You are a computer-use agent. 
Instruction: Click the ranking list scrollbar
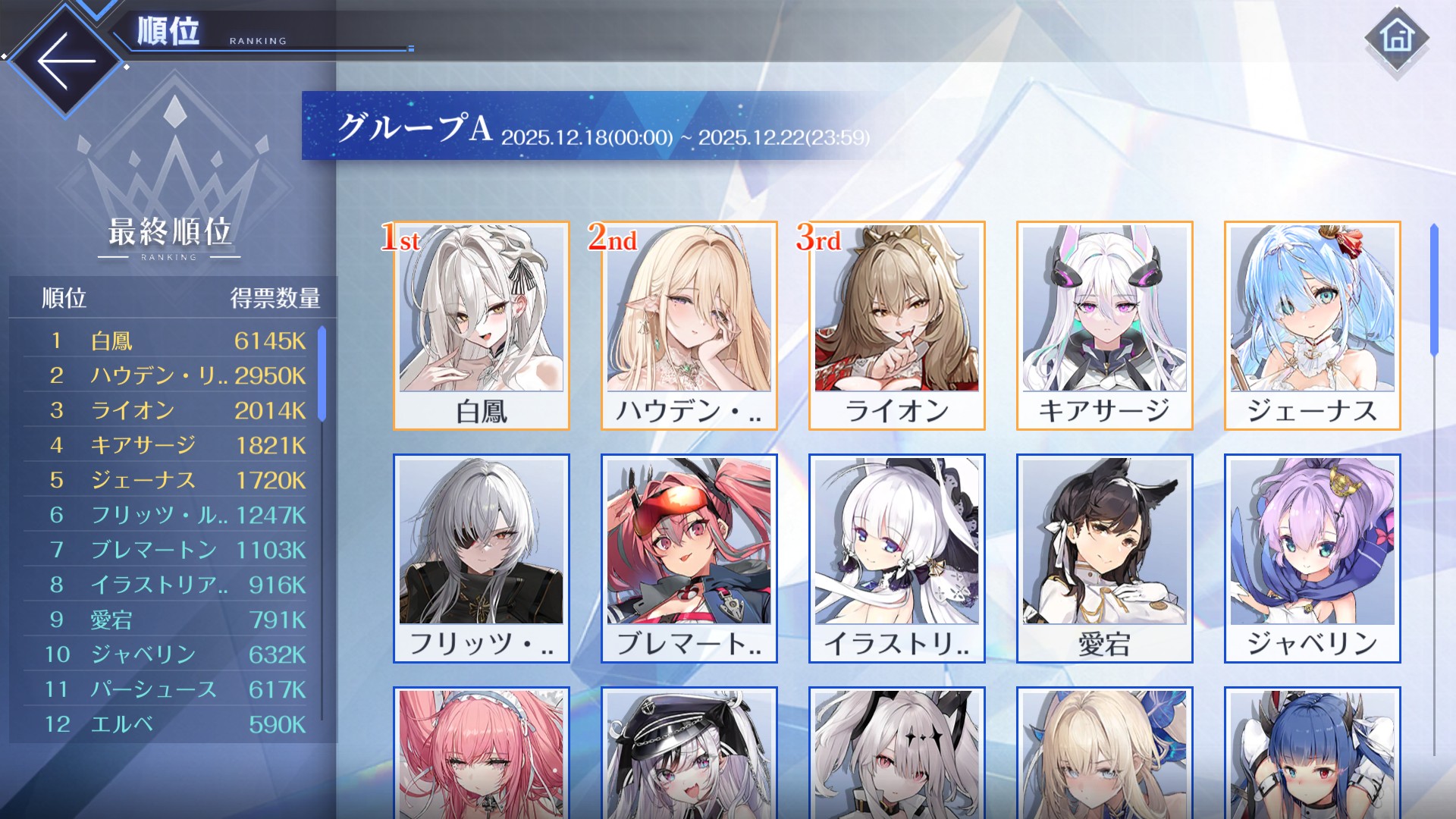click(x=322, y=375)
